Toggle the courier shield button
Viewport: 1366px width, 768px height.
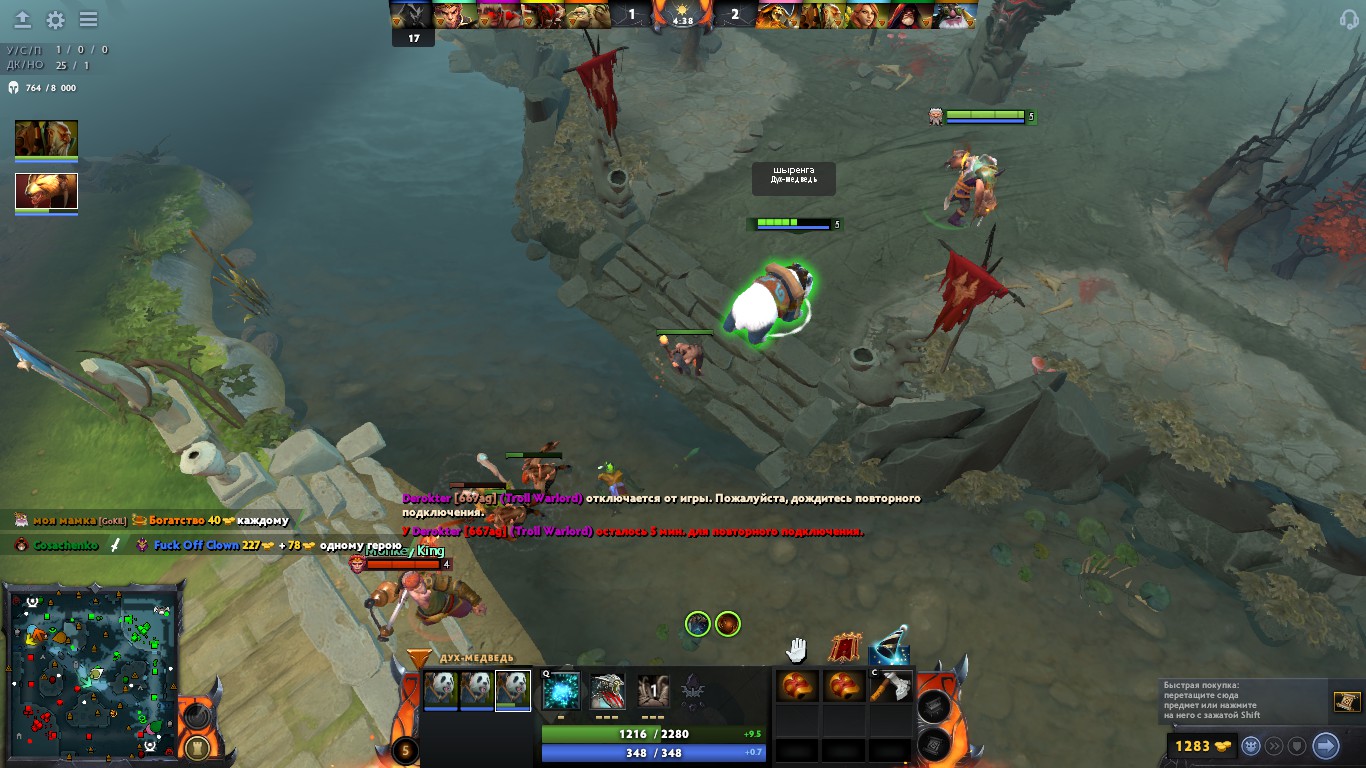click(1299, 746)
